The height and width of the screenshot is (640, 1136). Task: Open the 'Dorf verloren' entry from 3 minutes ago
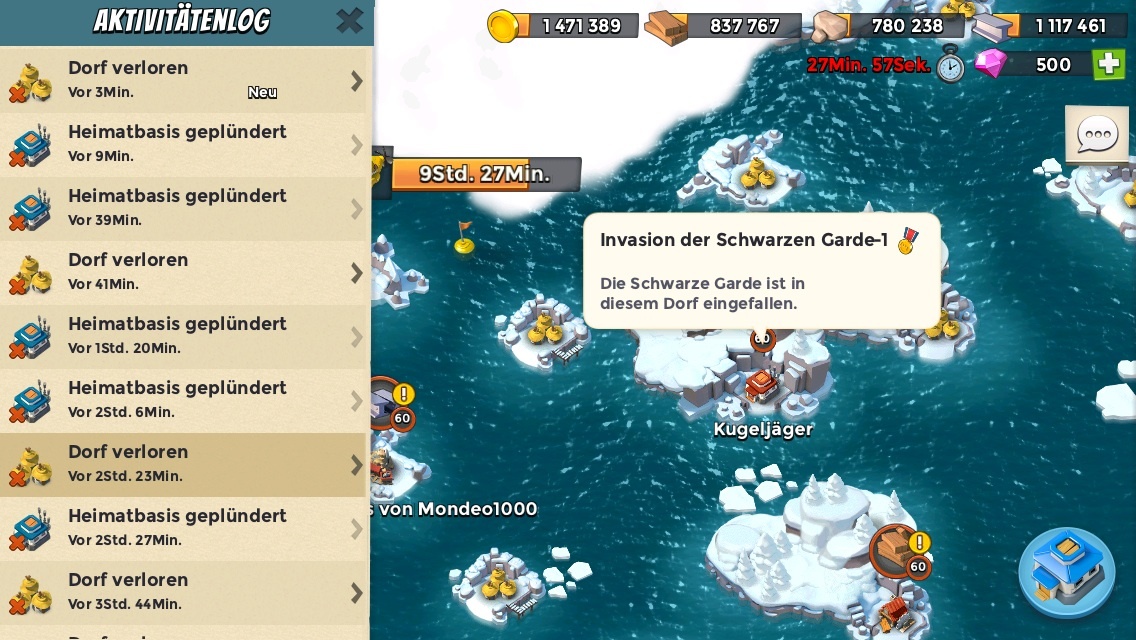coord(185,80)
